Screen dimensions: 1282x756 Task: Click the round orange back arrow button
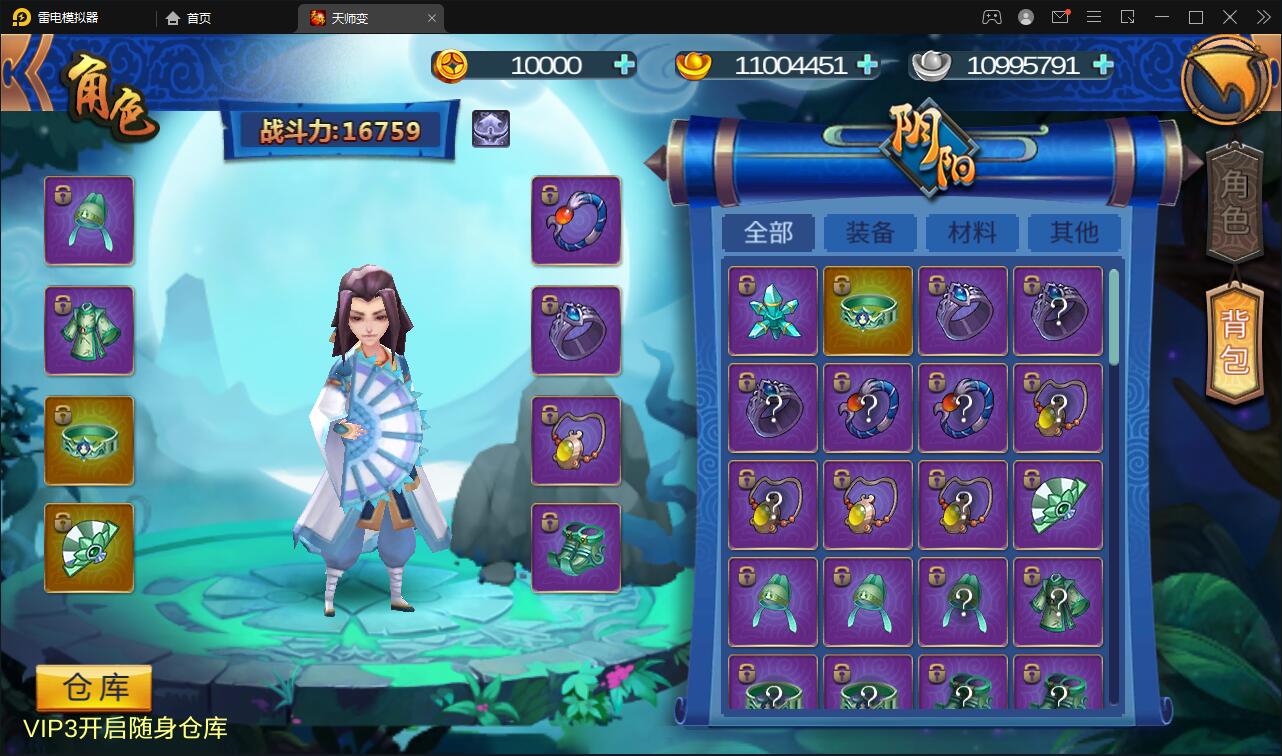[1226, 80]
